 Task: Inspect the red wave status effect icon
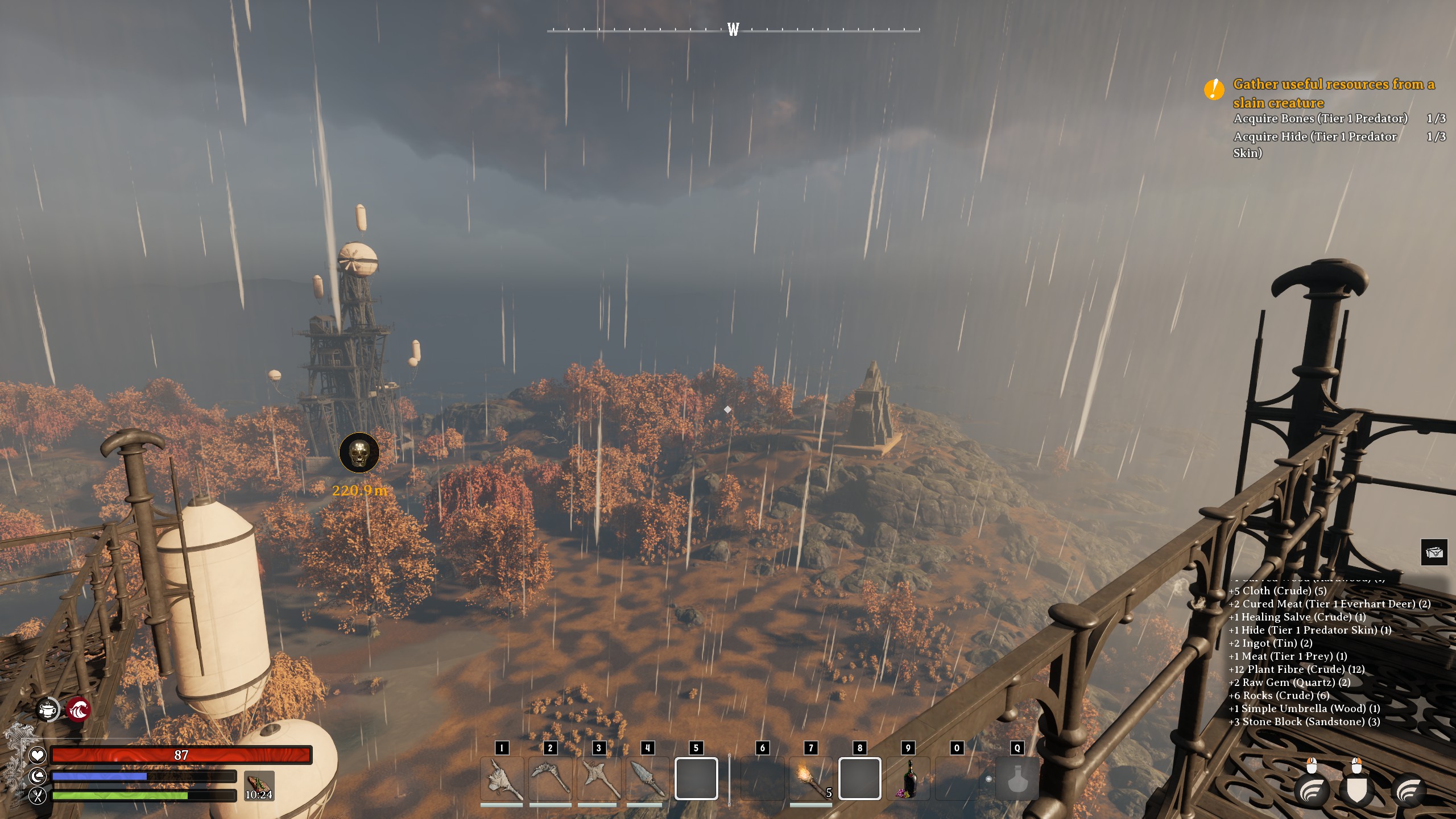(78, 709)
